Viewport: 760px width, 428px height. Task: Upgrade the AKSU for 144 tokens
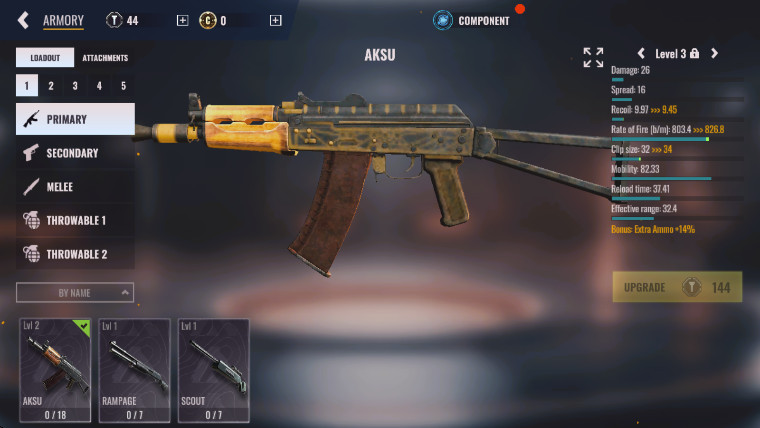(677, 287)
